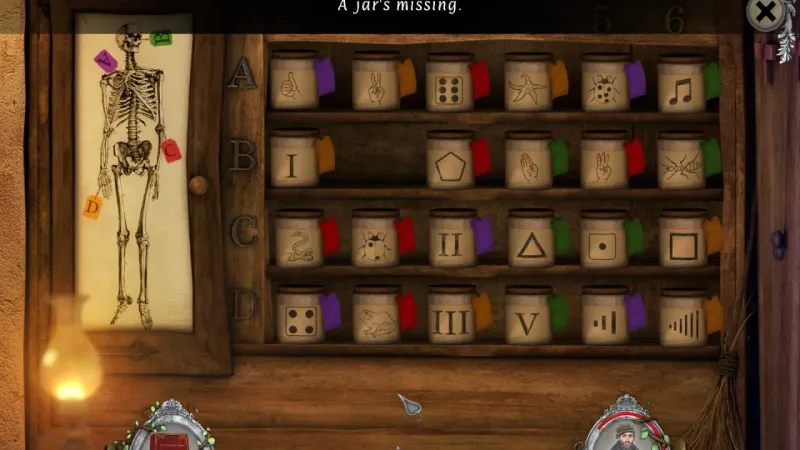Close the jar puzzle with the X button
800x450 pixels.
765,14
